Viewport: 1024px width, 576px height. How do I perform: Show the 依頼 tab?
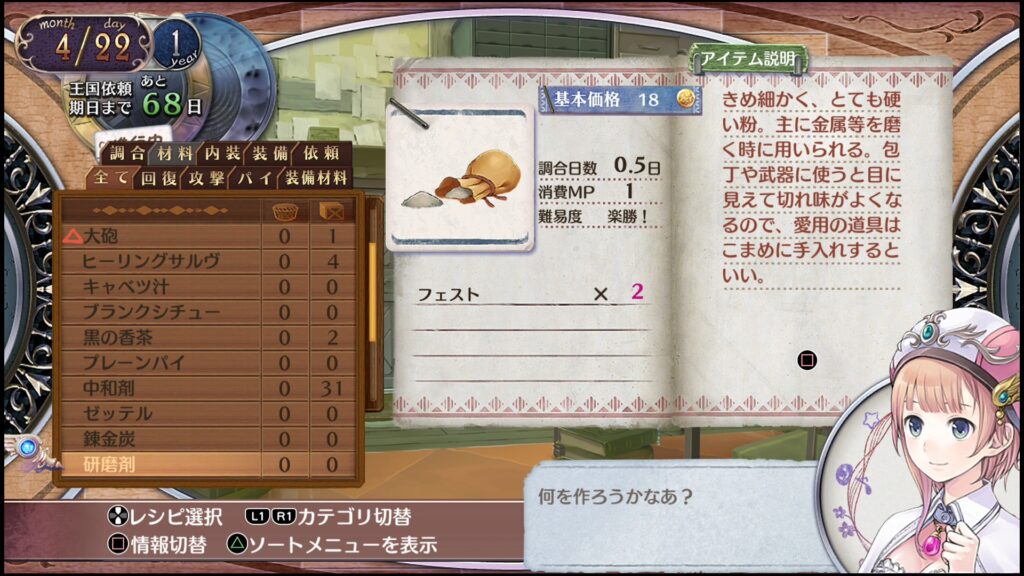click(x=321, y=153)
